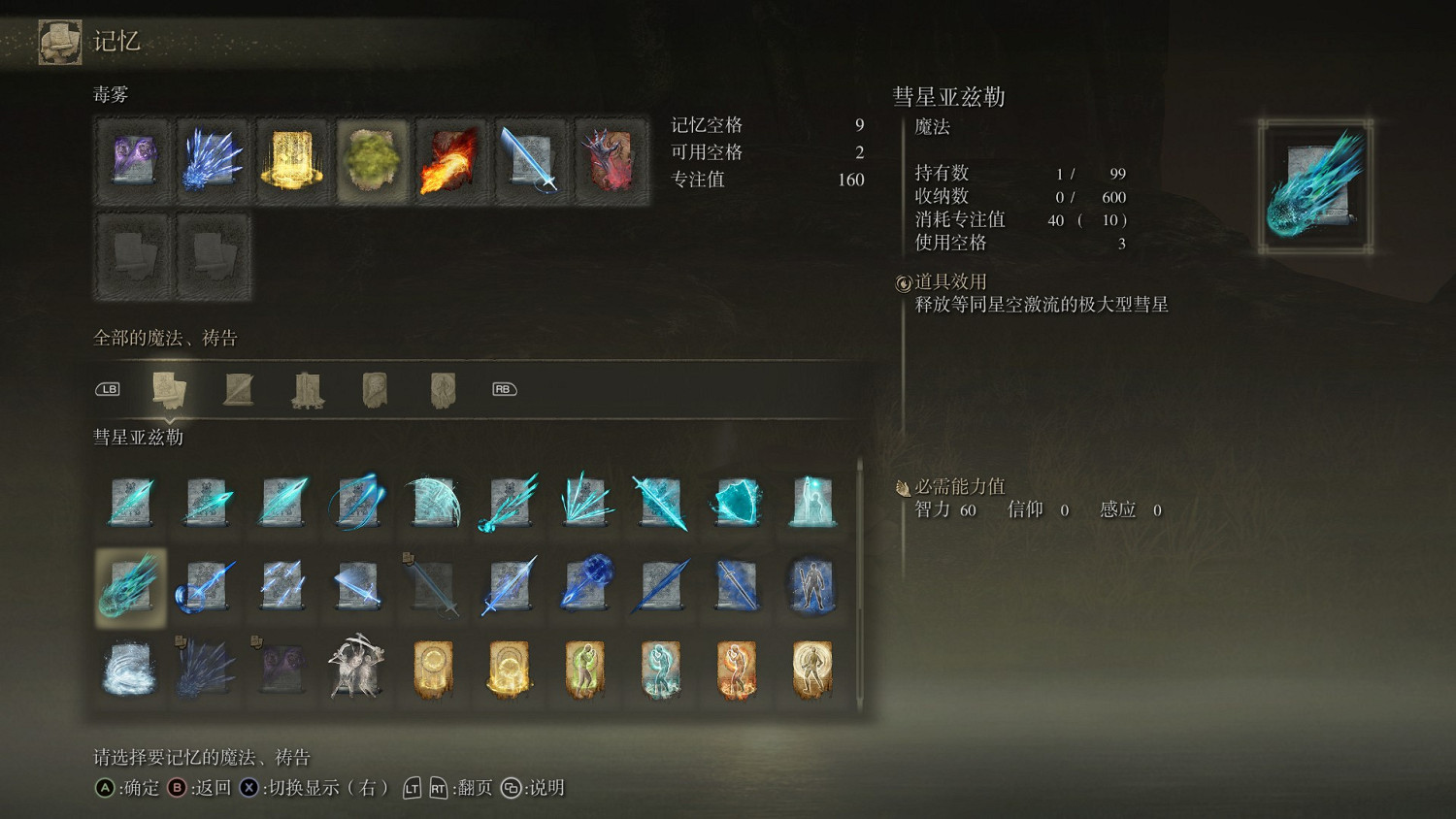Click the RB next category button
This screenshot has height=819, width=1456.
click(504, 388)
